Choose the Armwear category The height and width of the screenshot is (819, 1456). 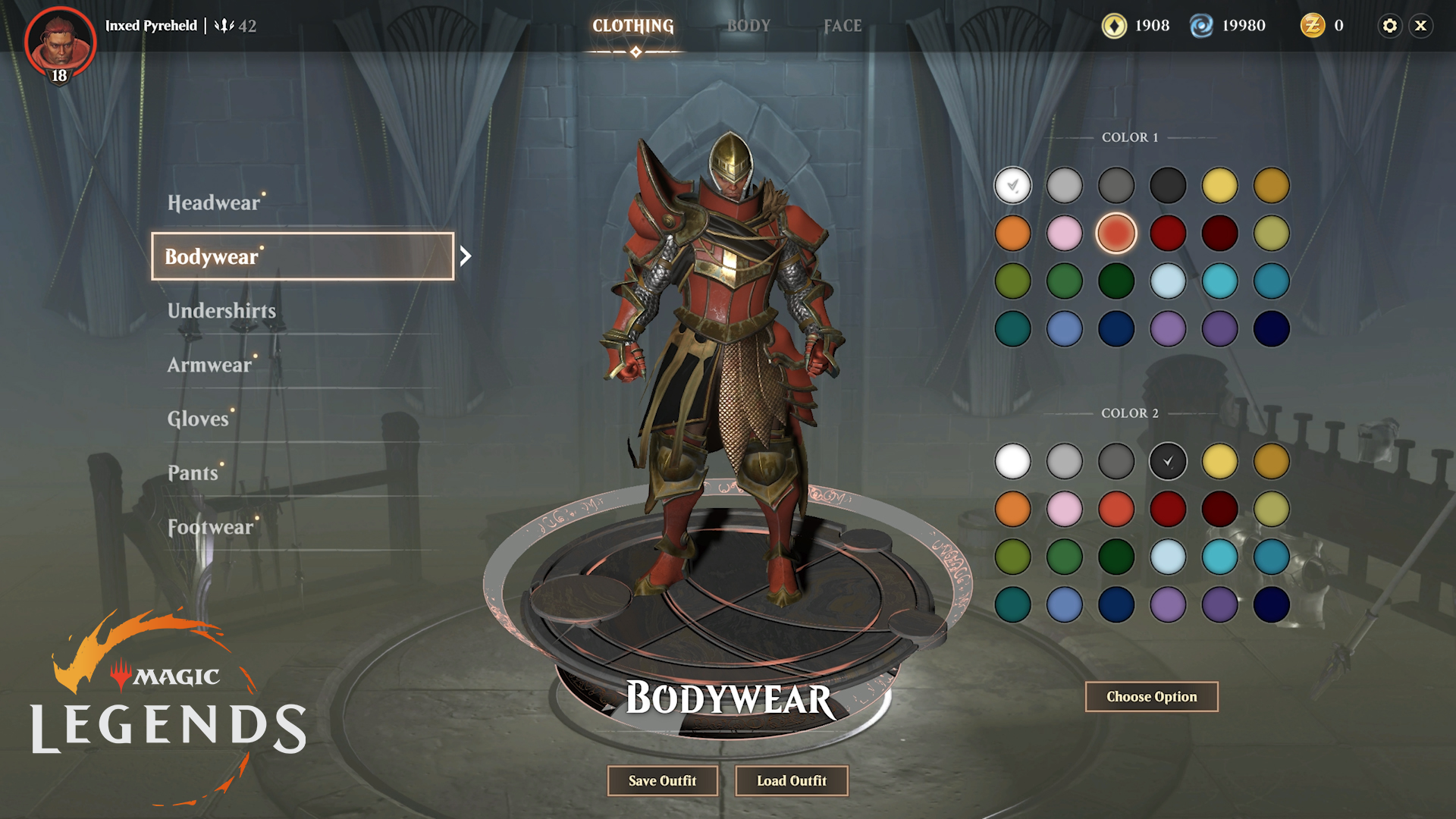click(x=209, y=365)
